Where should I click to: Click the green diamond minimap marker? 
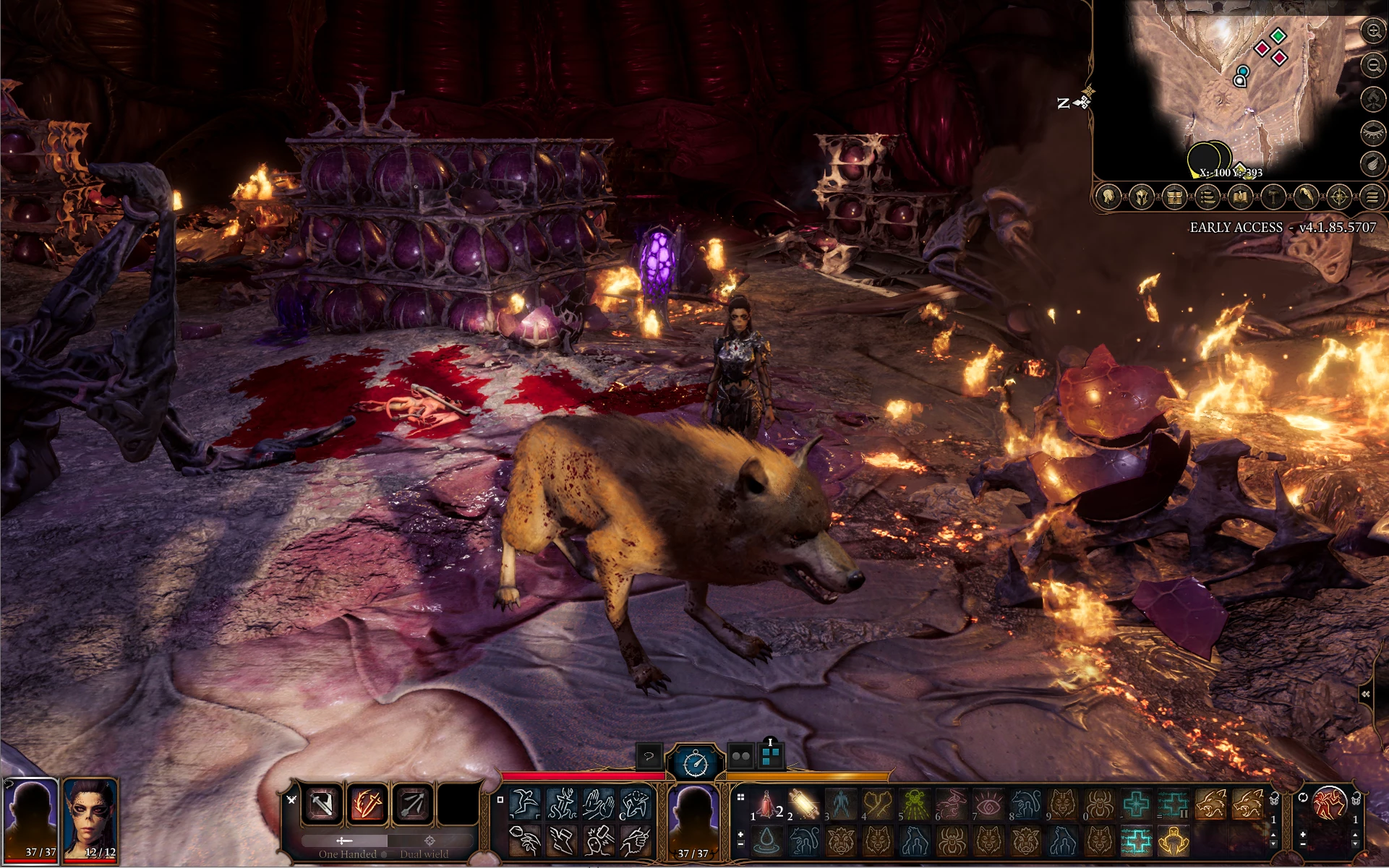pyautogui.click(x=1278, y=35)
